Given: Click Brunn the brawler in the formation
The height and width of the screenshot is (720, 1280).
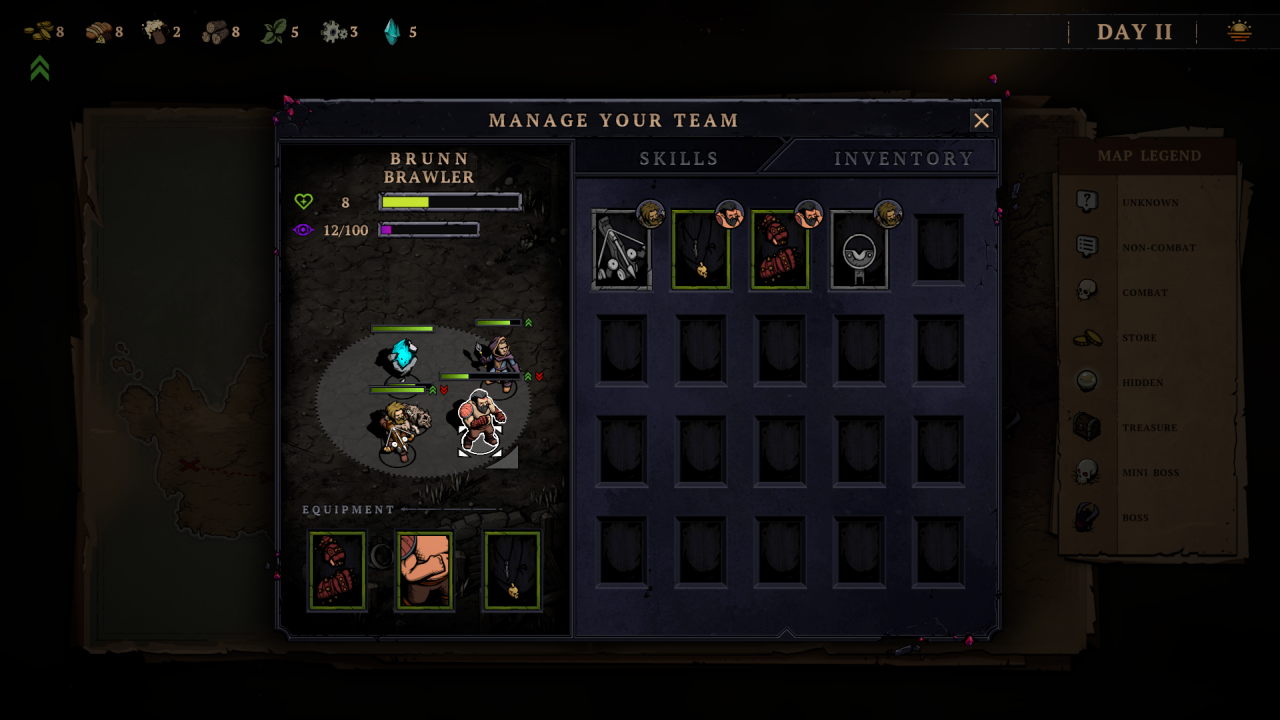Looking at the screenshot, I should (481, 422).
